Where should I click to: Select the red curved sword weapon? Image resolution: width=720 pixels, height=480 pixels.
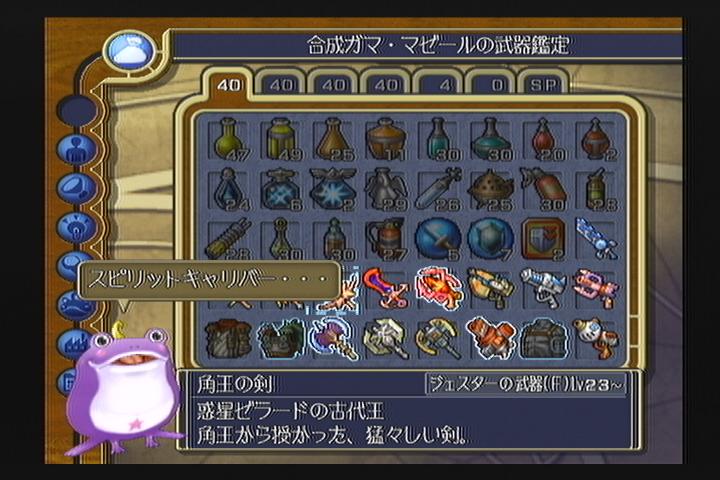coord(385,287)
